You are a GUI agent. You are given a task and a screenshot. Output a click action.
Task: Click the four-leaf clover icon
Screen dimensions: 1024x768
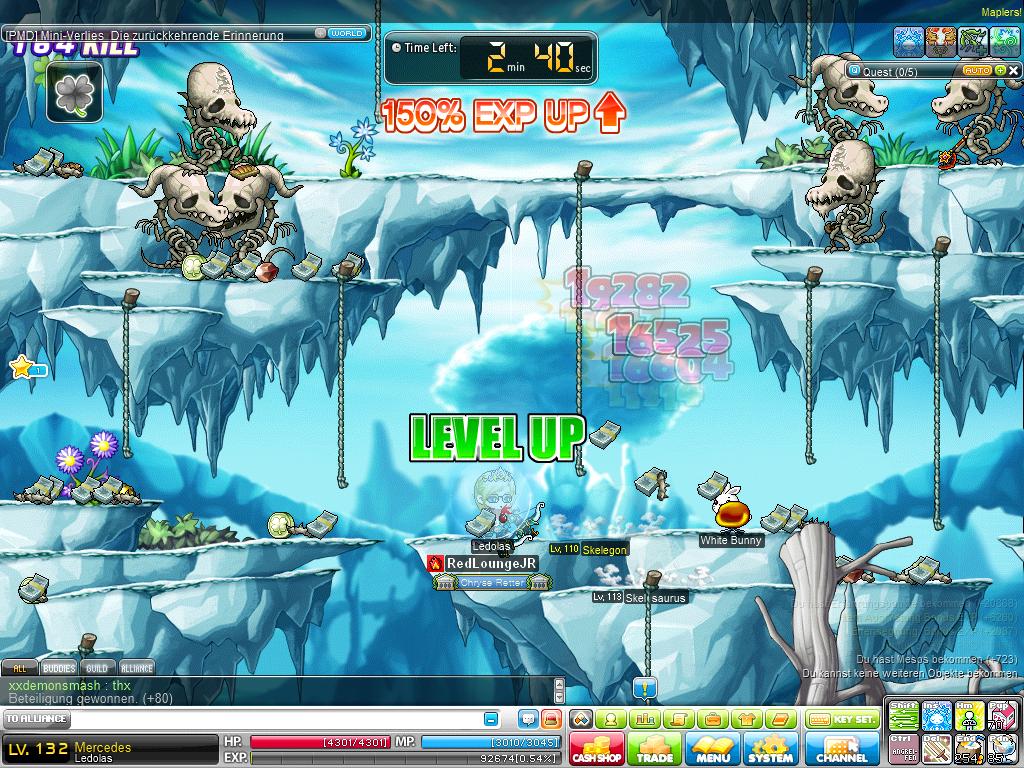coord(74,93)
